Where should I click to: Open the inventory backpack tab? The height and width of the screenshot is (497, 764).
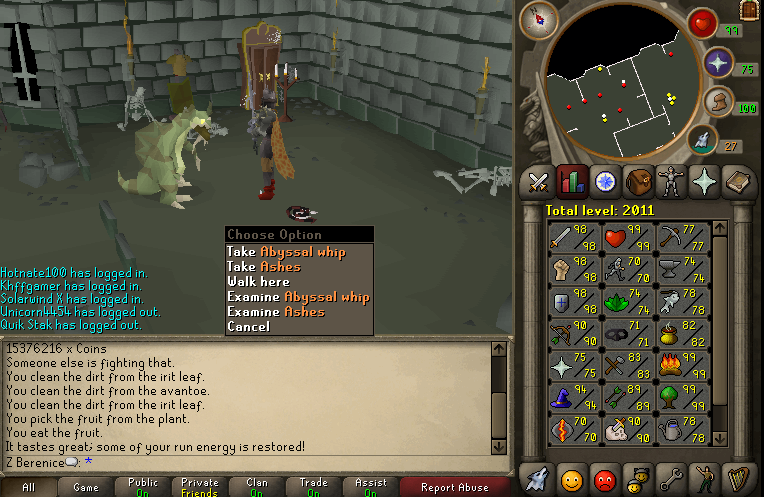coord(637,181)
